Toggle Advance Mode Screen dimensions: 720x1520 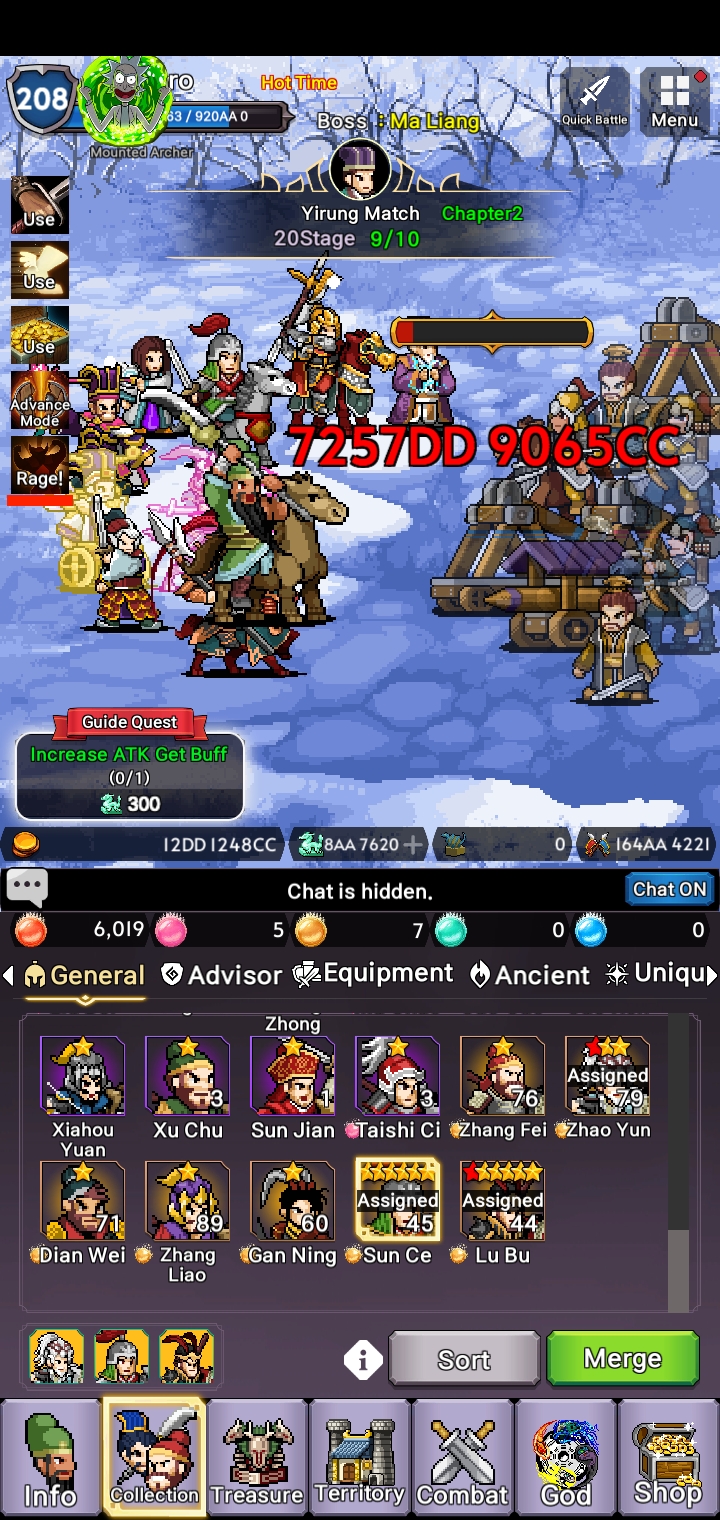point(40,400)
